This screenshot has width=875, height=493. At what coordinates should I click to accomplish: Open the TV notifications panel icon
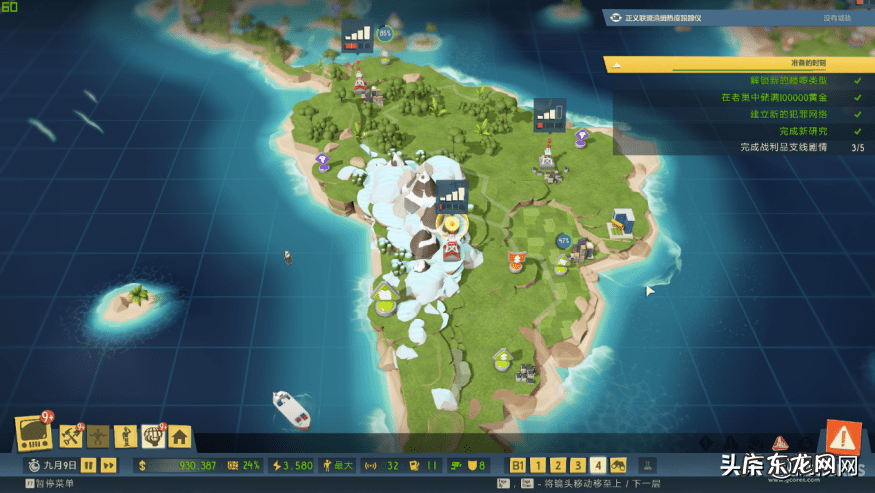coord(33,432)
